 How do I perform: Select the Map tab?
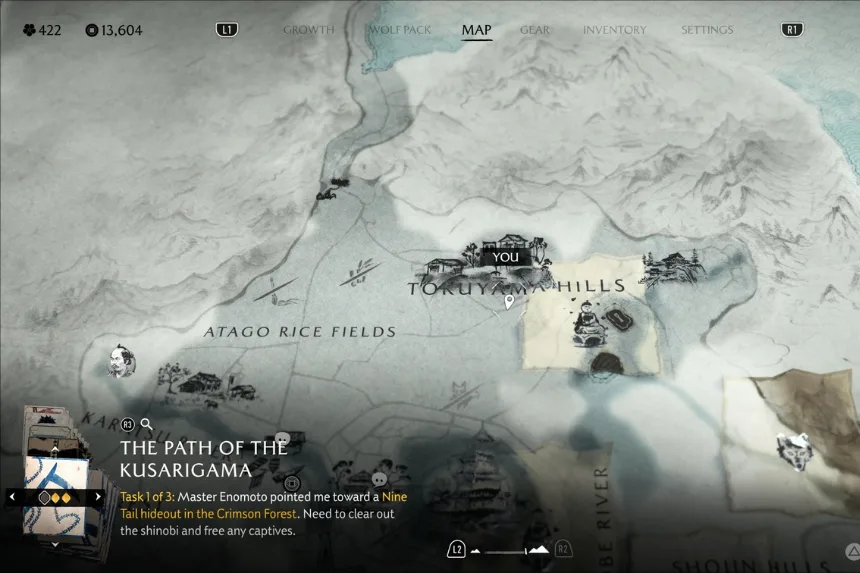pos(476,30)
